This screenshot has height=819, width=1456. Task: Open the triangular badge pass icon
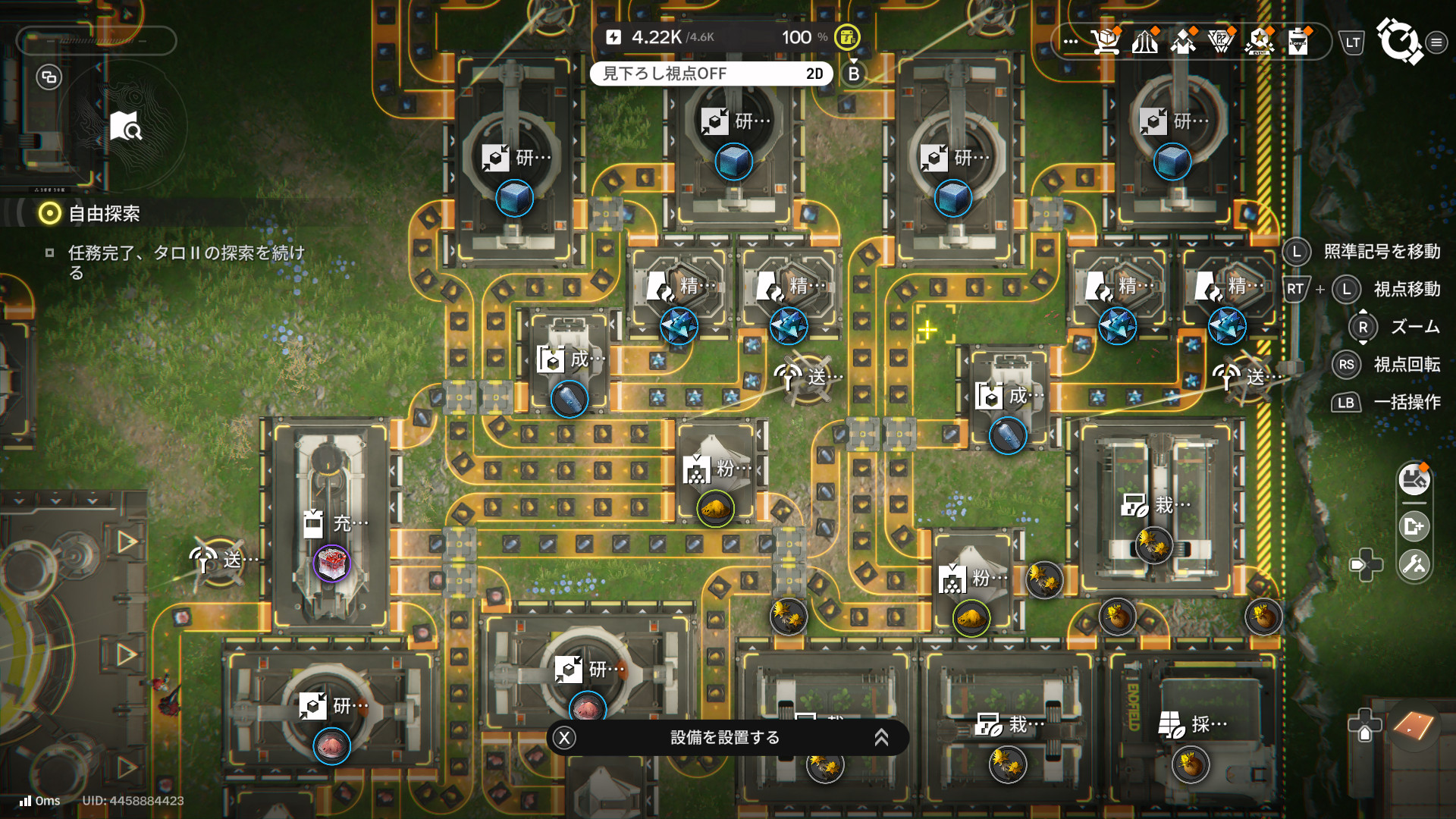[1221, 41]
